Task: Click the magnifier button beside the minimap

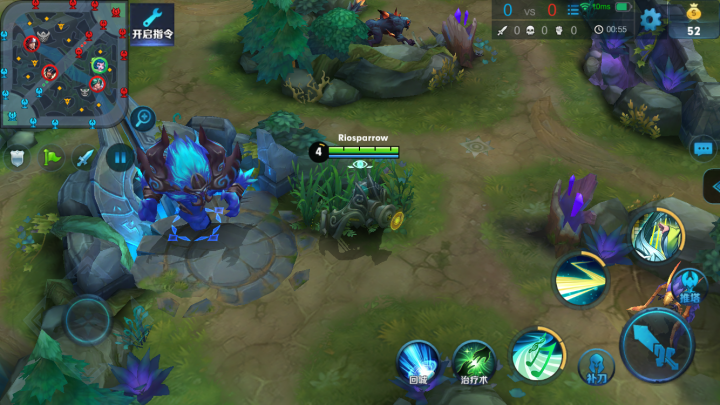Action: pos(142,117)
